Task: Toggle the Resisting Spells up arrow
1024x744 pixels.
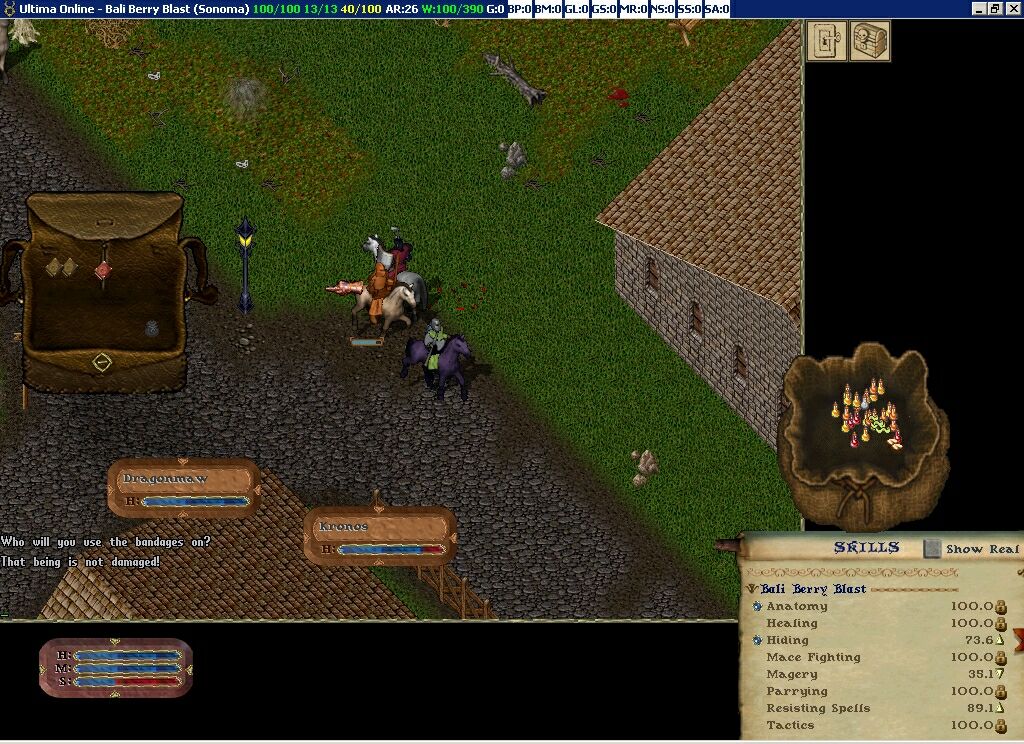Action: 999,708
